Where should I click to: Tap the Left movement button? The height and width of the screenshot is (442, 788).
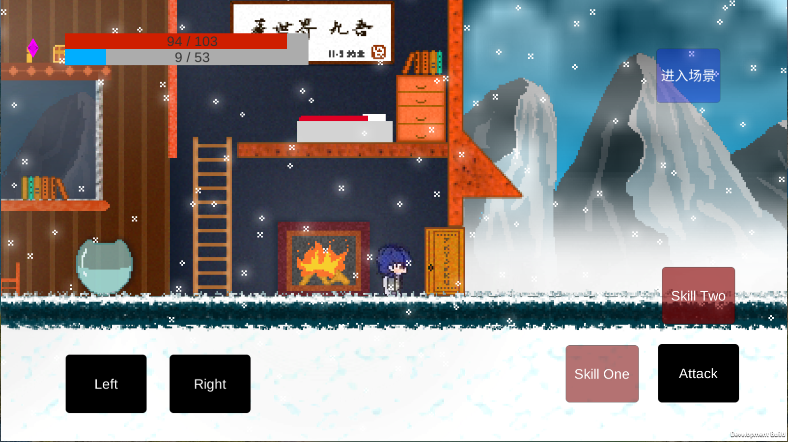click(x=106, y=384)
